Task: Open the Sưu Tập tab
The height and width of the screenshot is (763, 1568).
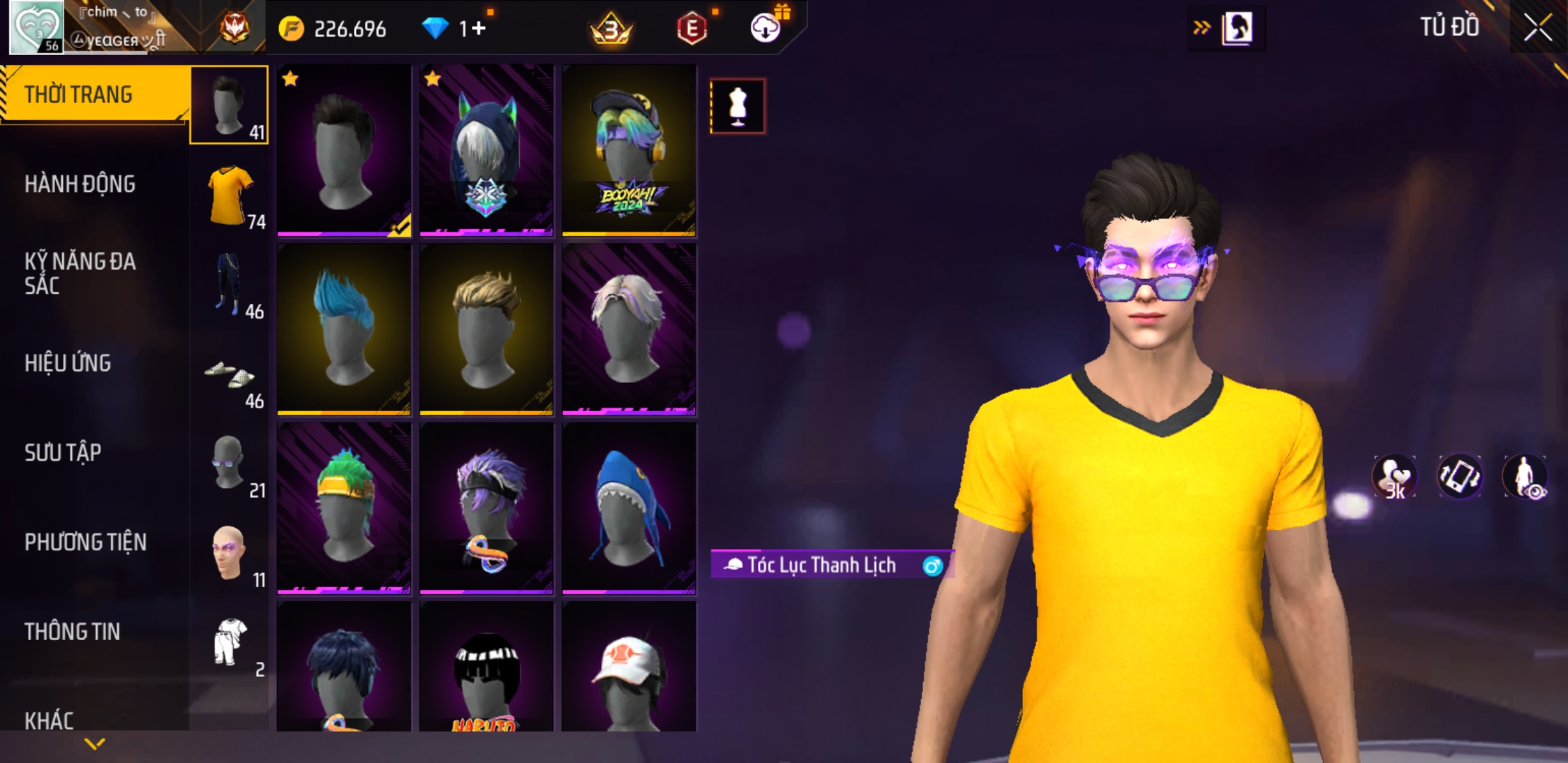Action: tap(63, 453)
